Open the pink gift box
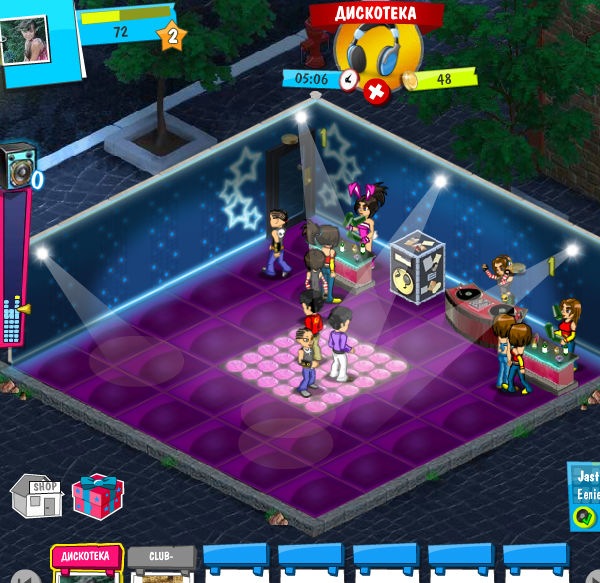 [97, 496]
